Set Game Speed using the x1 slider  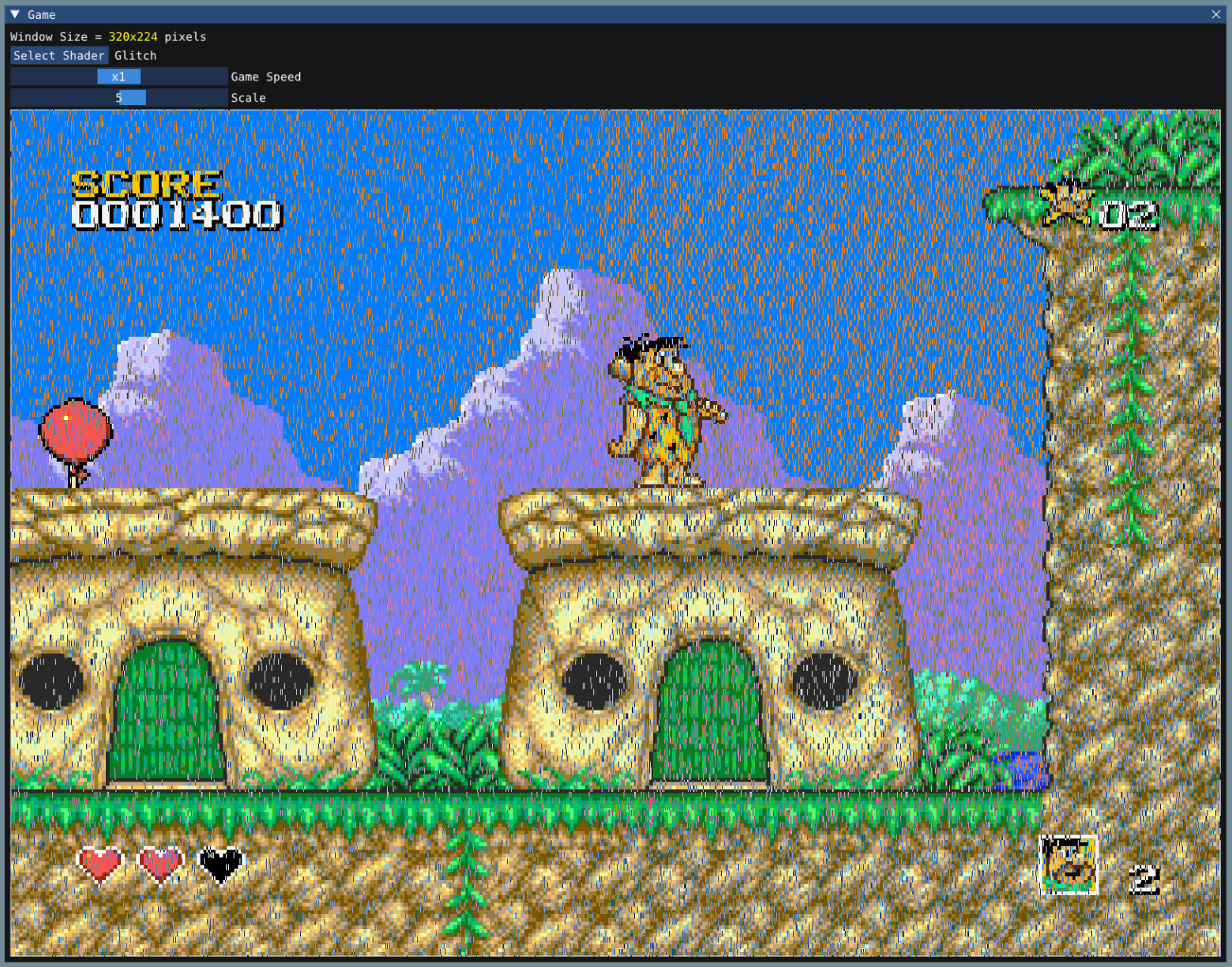(118, 76)
